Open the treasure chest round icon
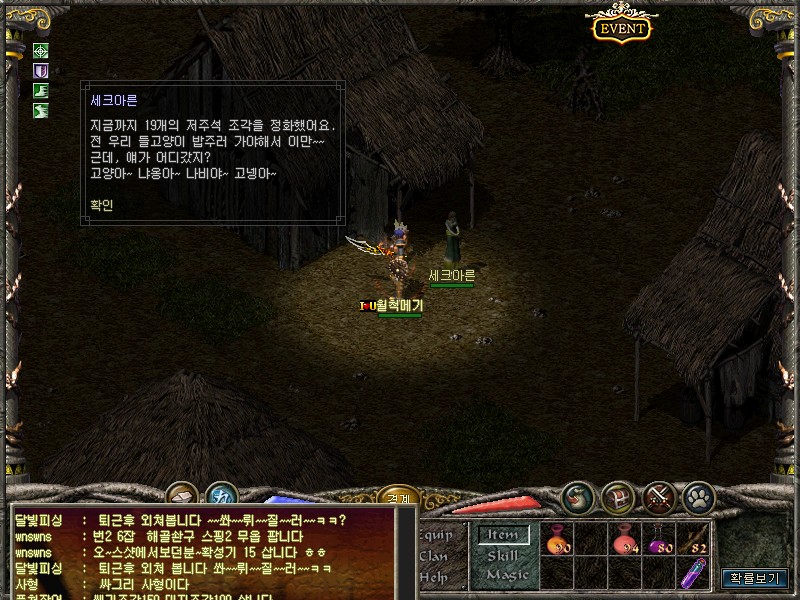 (x=617, y=497)
